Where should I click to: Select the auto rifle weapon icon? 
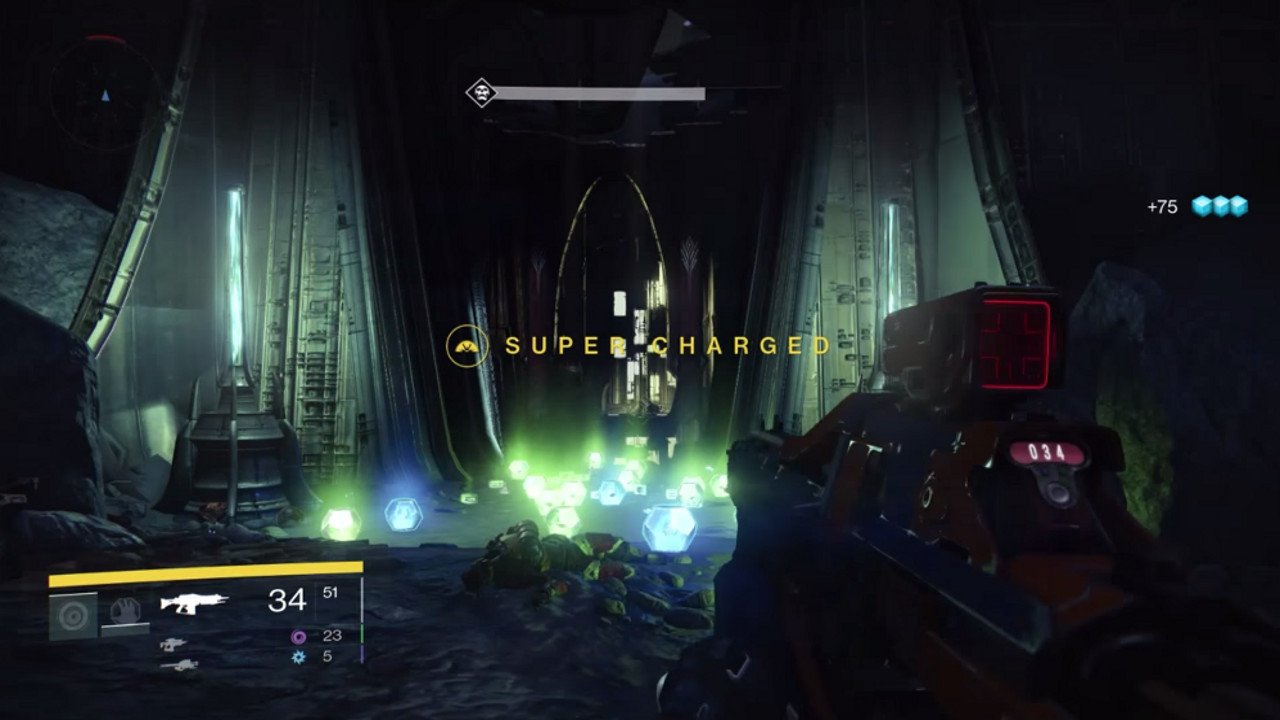coord(193,602)
